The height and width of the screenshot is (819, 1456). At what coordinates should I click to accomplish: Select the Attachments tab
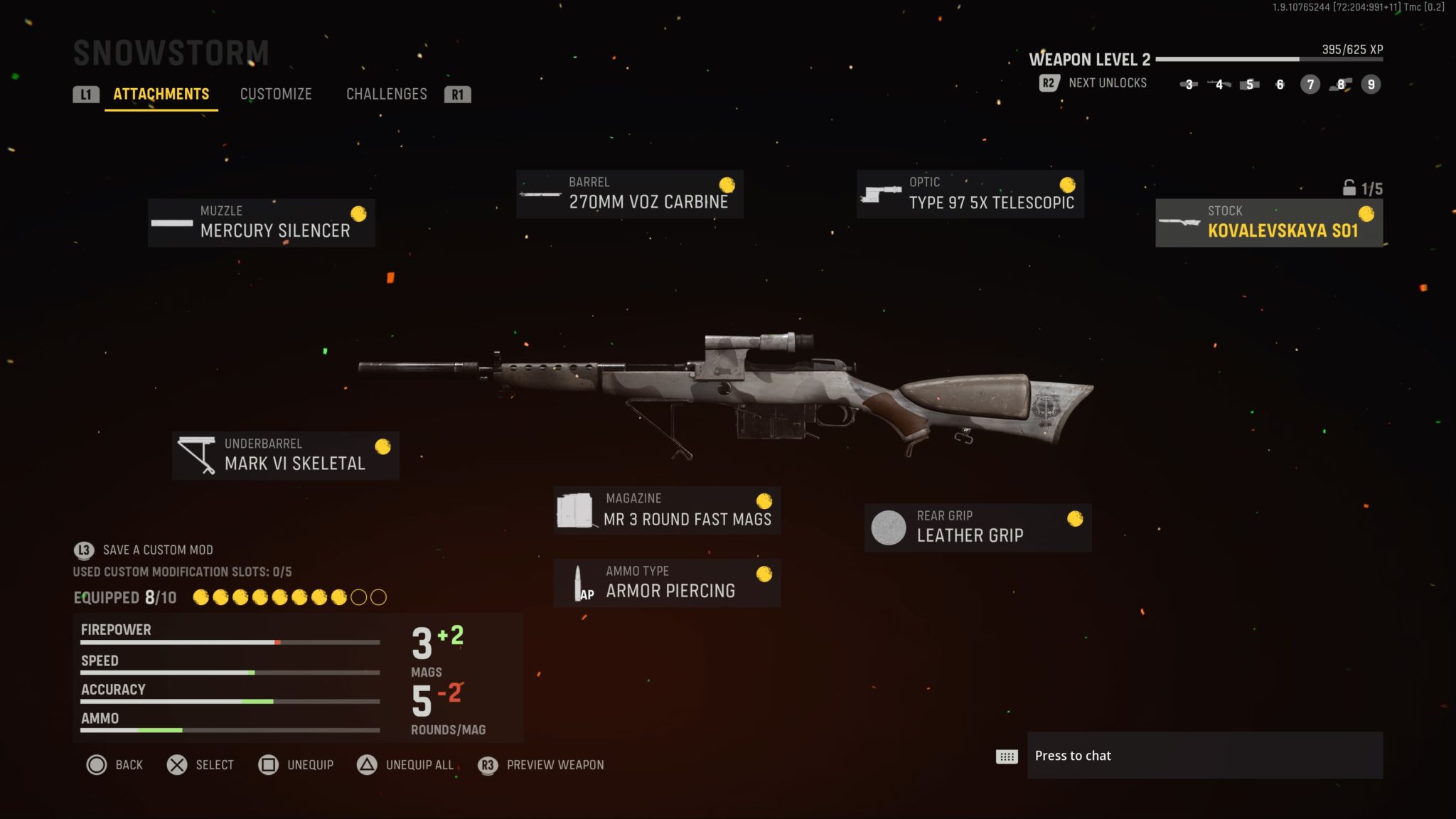pos(161,94)
